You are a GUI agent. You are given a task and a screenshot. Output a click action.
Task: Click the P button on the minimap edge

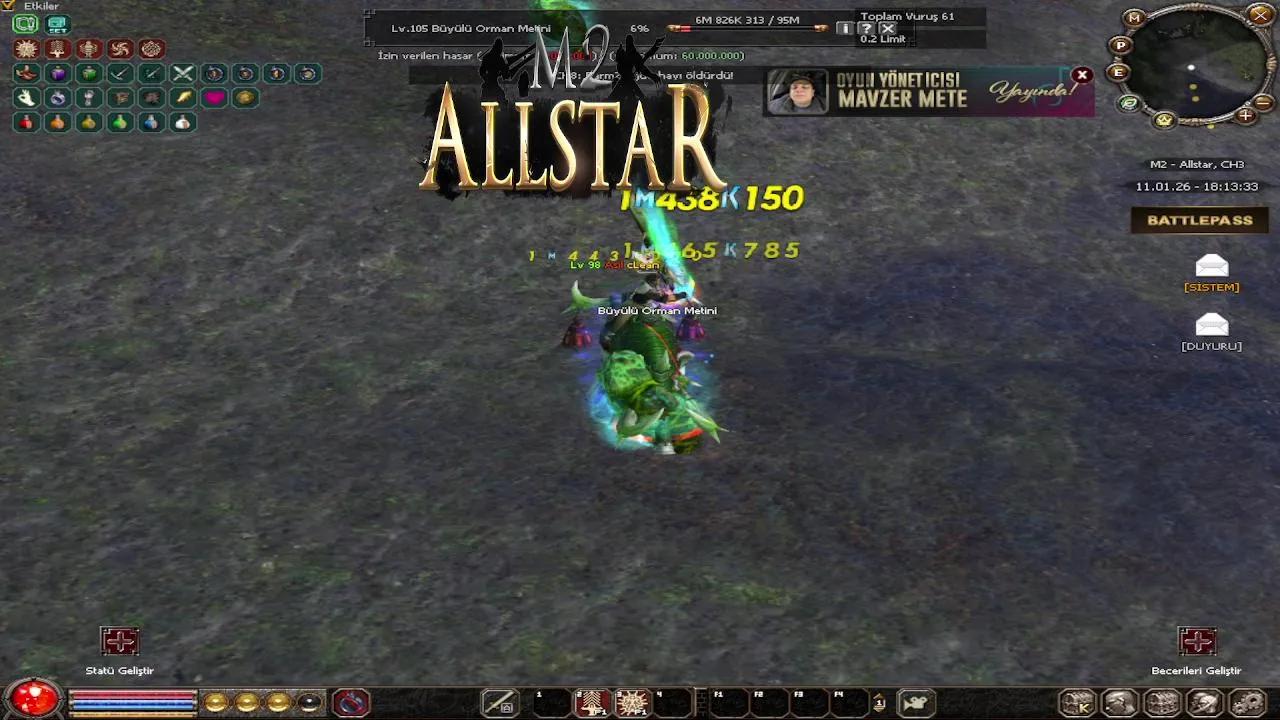1120,46
